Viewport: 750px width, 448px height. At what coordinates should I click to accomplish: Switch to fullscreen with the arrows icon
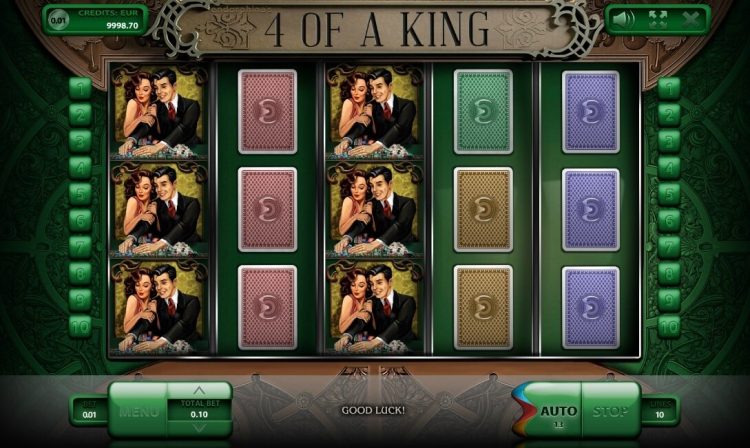click(658, 18)
